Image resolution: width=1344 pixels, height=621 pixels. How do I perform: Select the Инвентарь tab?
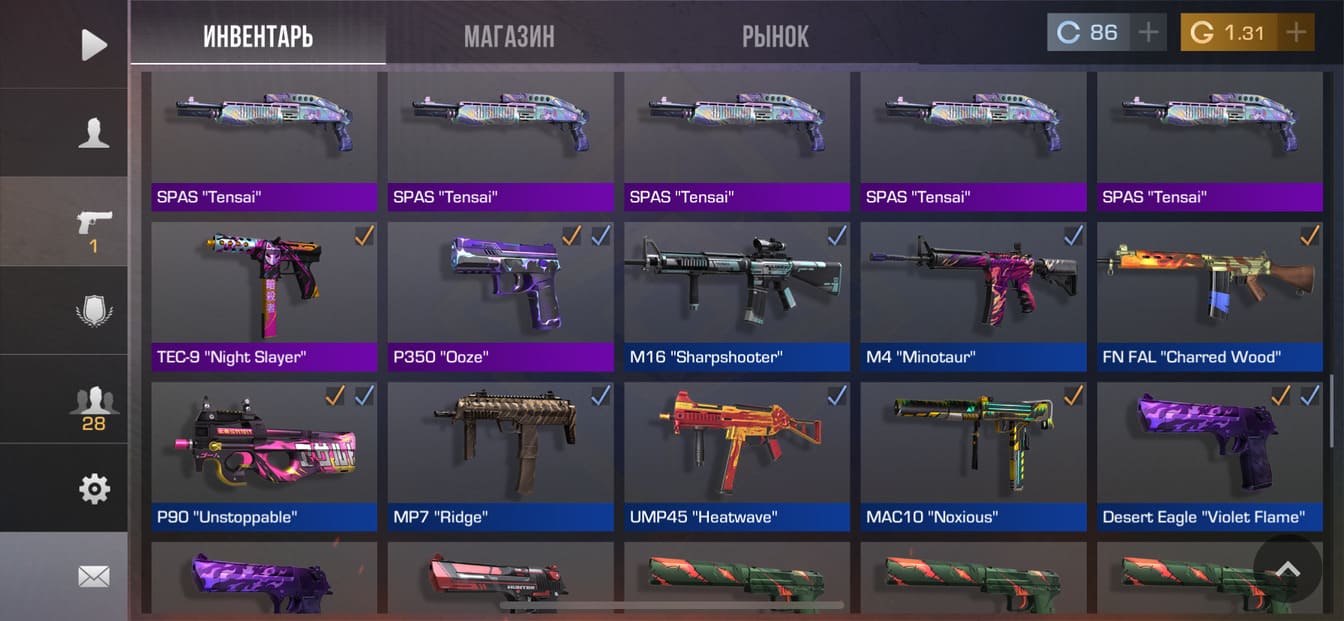[x=258, y=37]
